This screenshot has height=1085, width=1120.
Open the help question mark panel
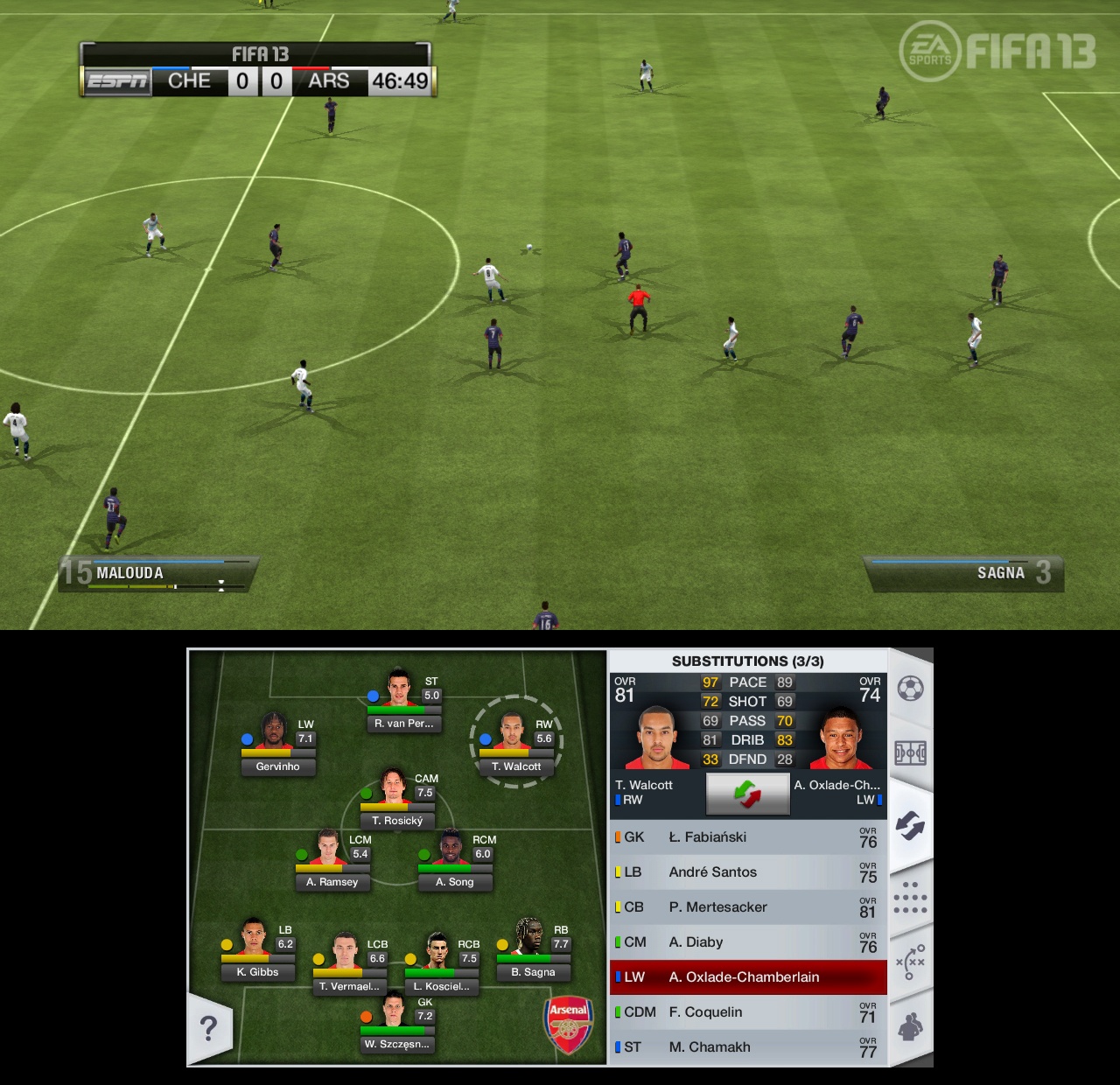tap(209, 1029)
